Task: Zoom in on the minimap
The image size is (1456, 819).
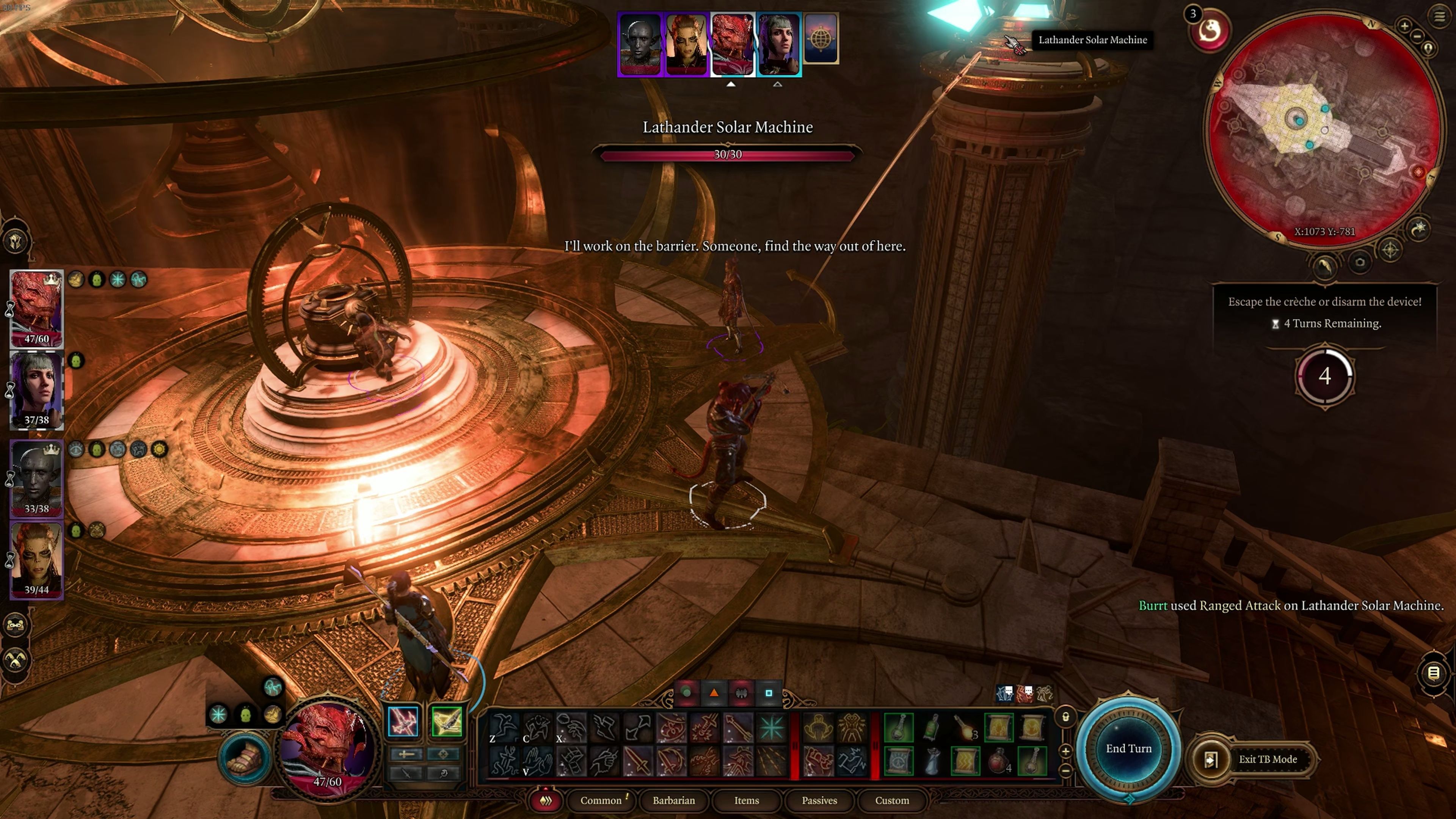Action: (x=1404, y=25)
